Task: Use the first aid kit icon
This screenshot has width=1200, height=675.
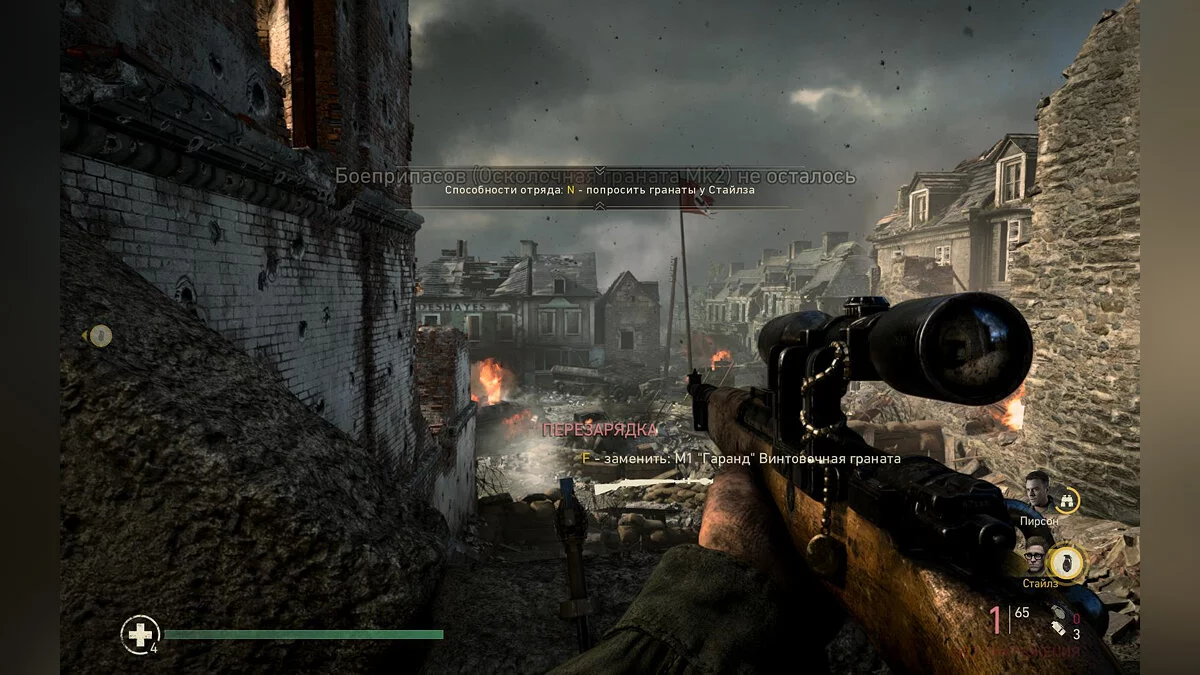Action: pos(139,634)
